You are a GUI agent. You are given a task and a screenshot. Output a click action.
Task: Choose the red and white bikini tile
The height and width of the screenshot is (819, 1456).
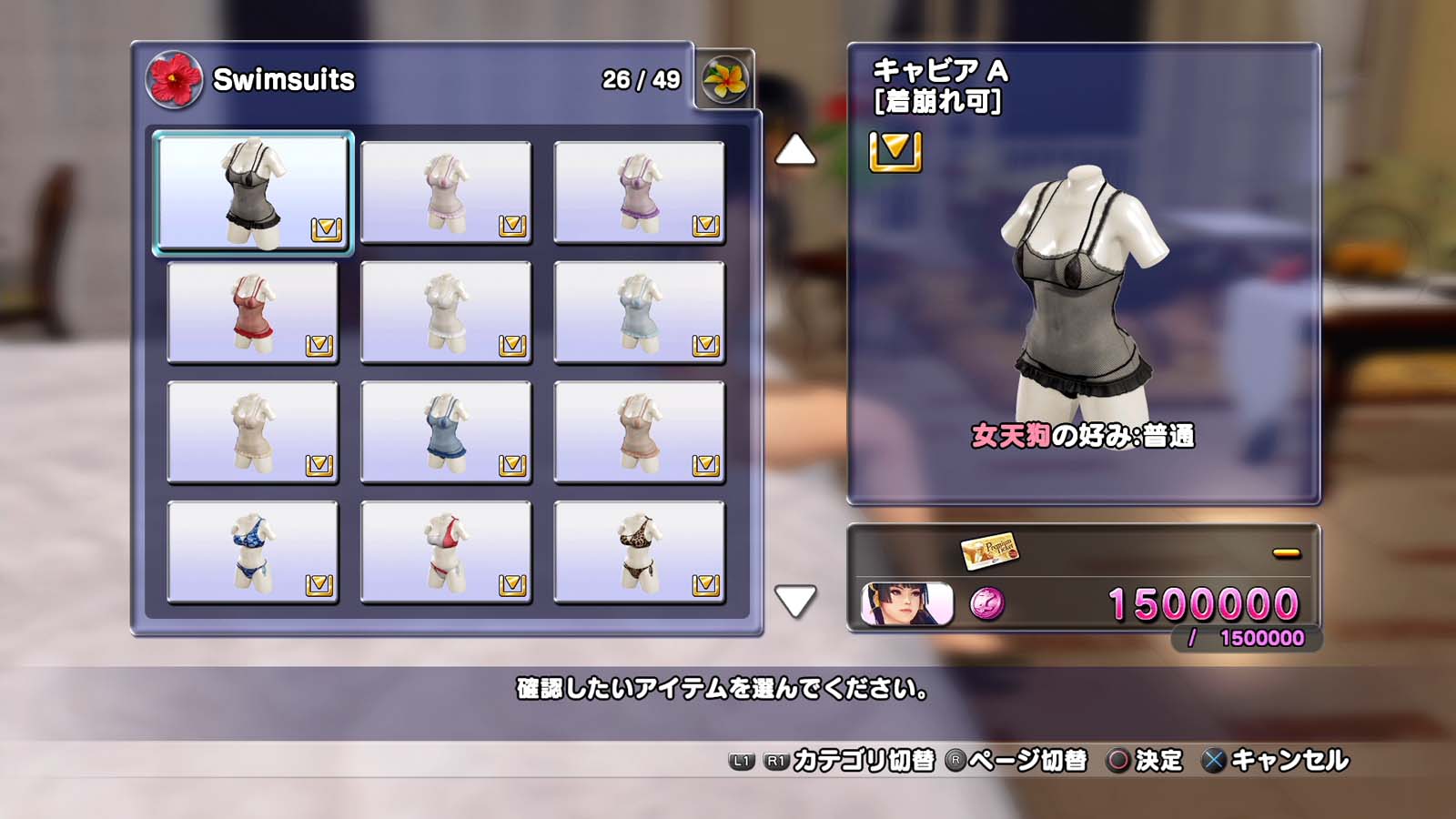[446, 552]
